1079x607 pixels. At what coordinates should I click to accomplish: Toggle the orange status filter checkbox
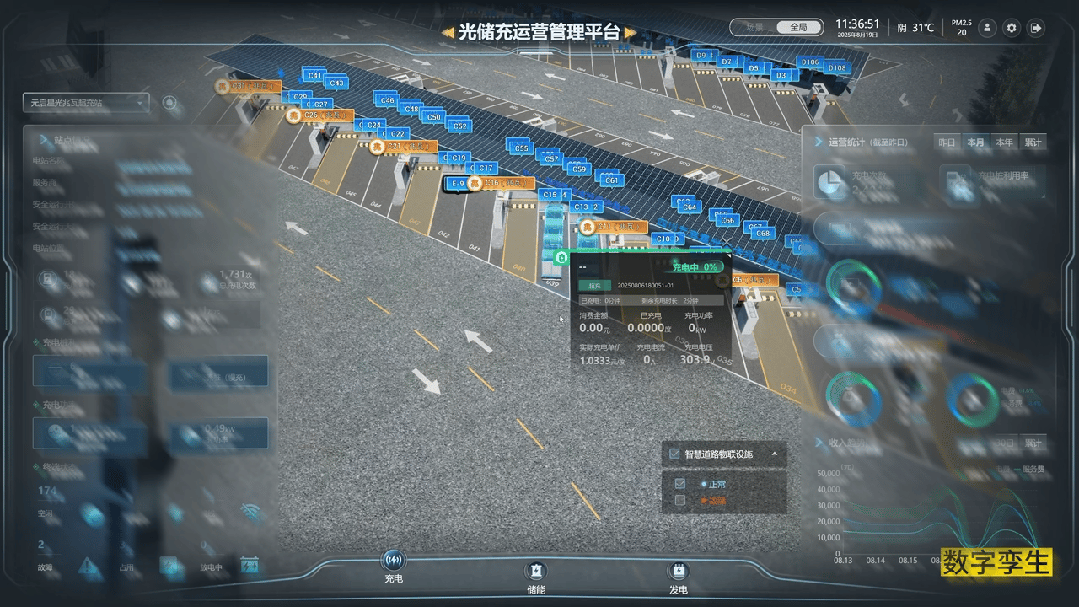[680, 500]
